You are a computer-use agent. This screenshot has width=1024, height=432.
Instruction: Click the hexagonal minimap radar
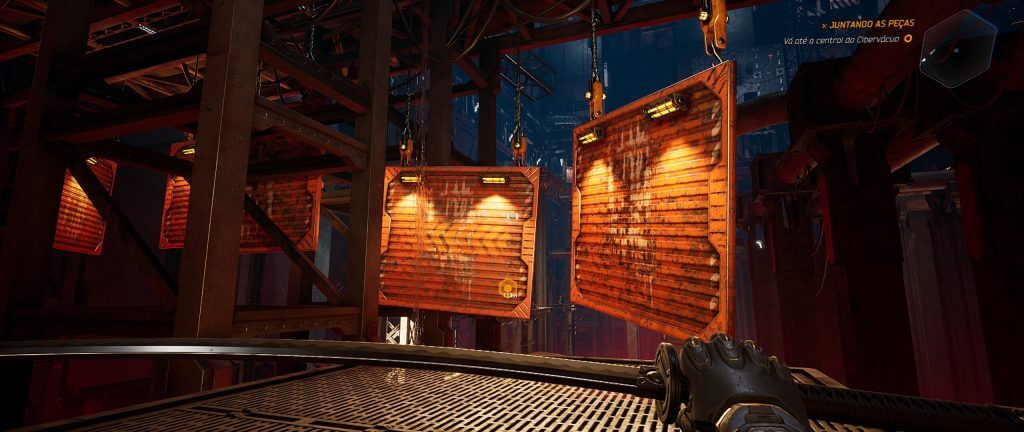[958, 47]
